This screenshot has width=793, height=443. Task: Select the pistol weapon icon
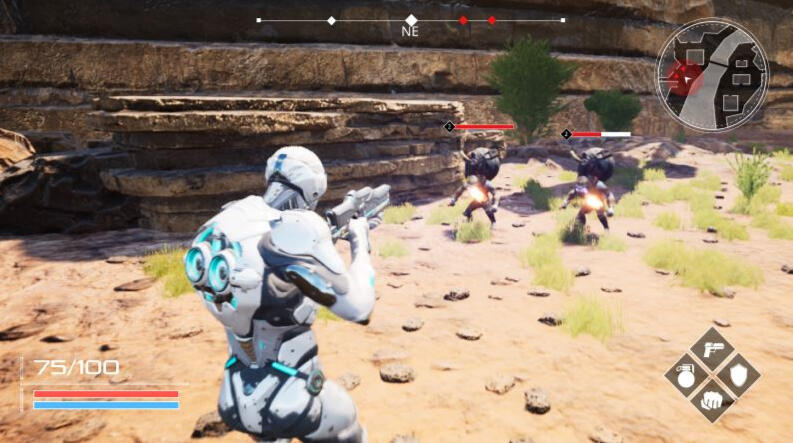[712, 350]
